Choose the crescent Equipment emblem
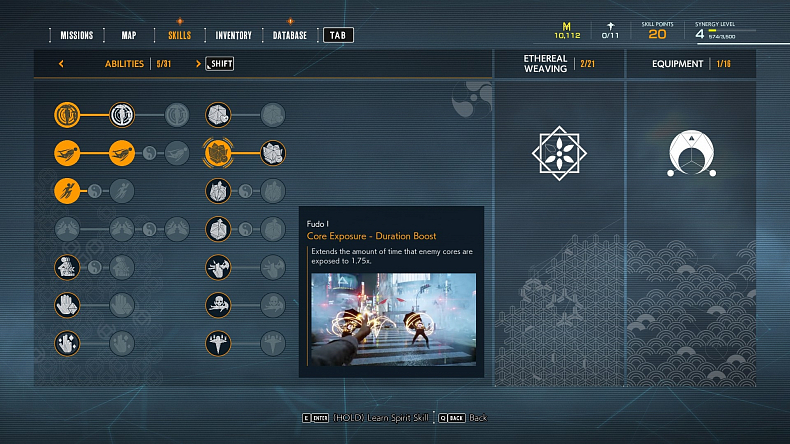This screenshot has width=790, height=444. 690,153
